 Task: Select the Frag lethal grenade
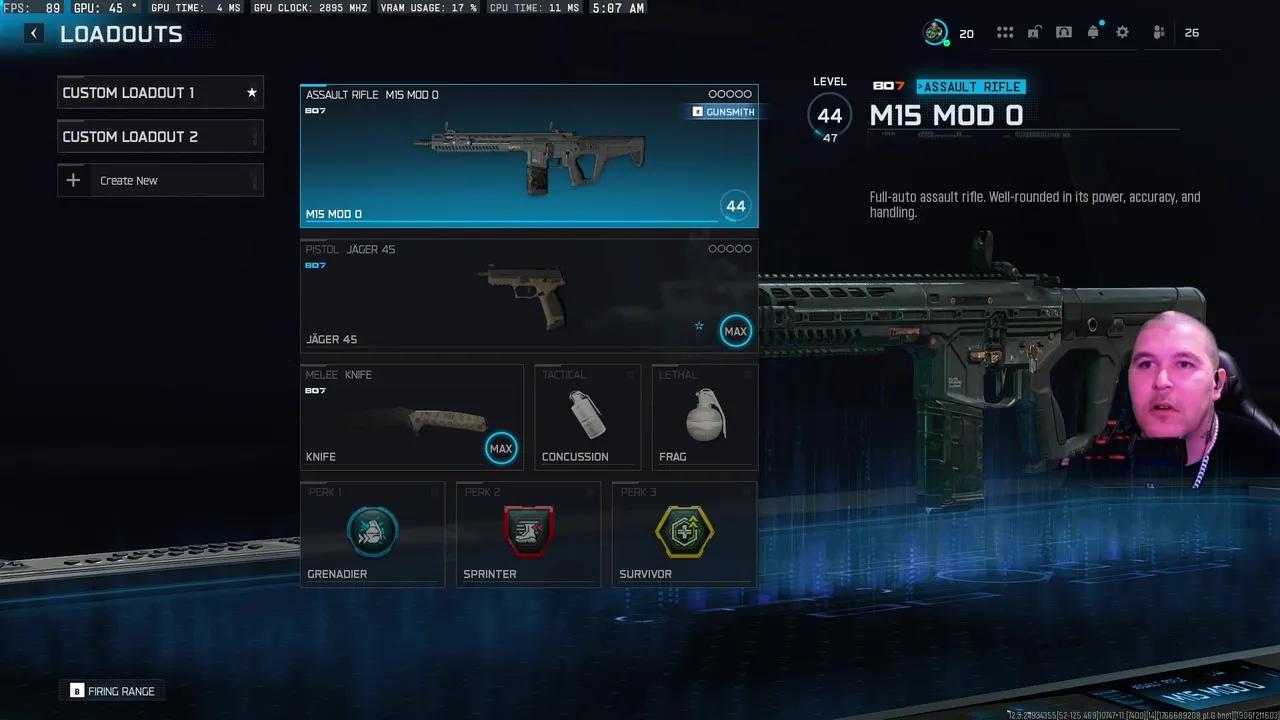[704, 417]
